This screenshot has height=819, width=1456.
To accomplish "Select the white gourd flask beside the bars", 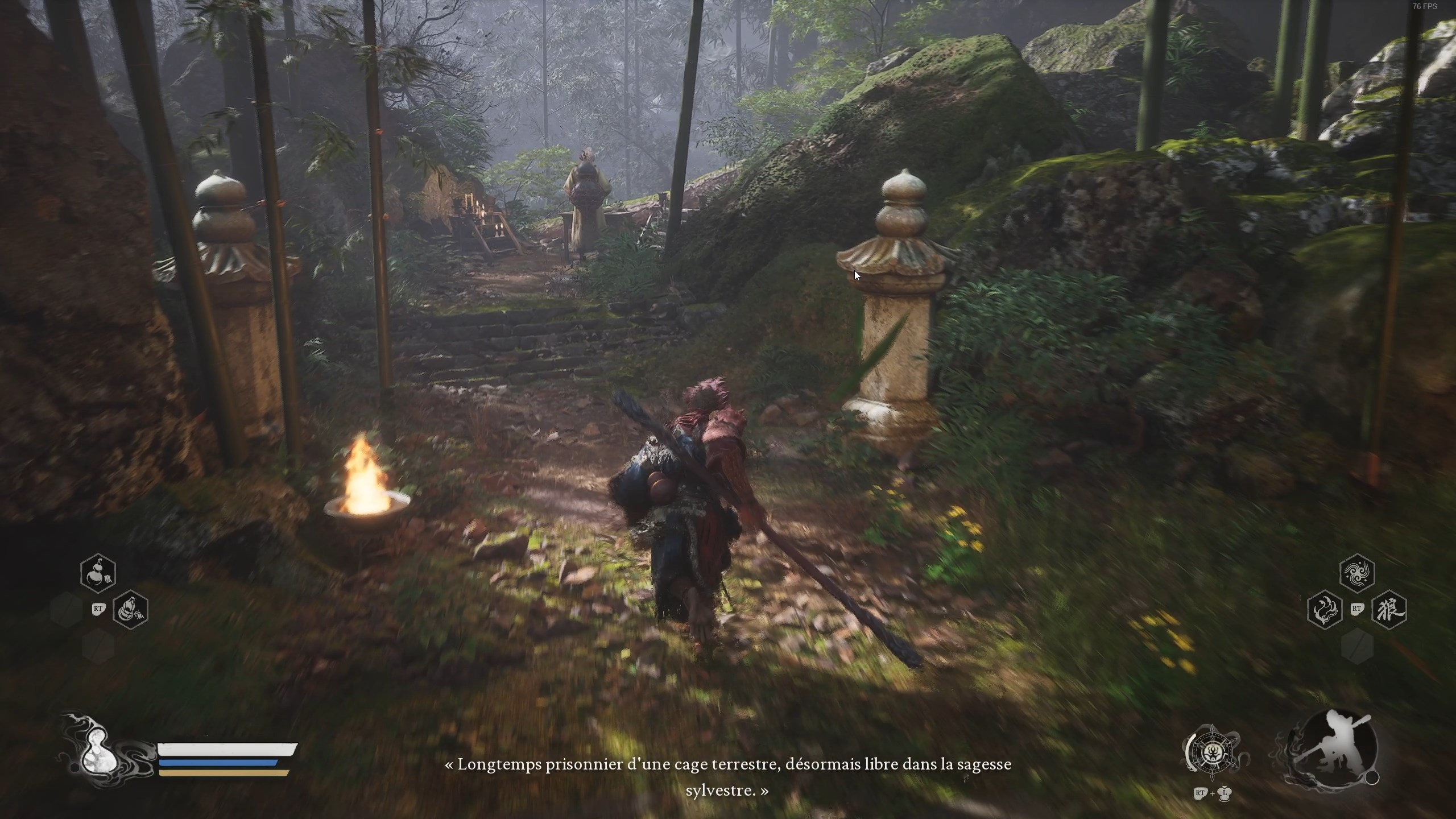I will click(99, 754).
